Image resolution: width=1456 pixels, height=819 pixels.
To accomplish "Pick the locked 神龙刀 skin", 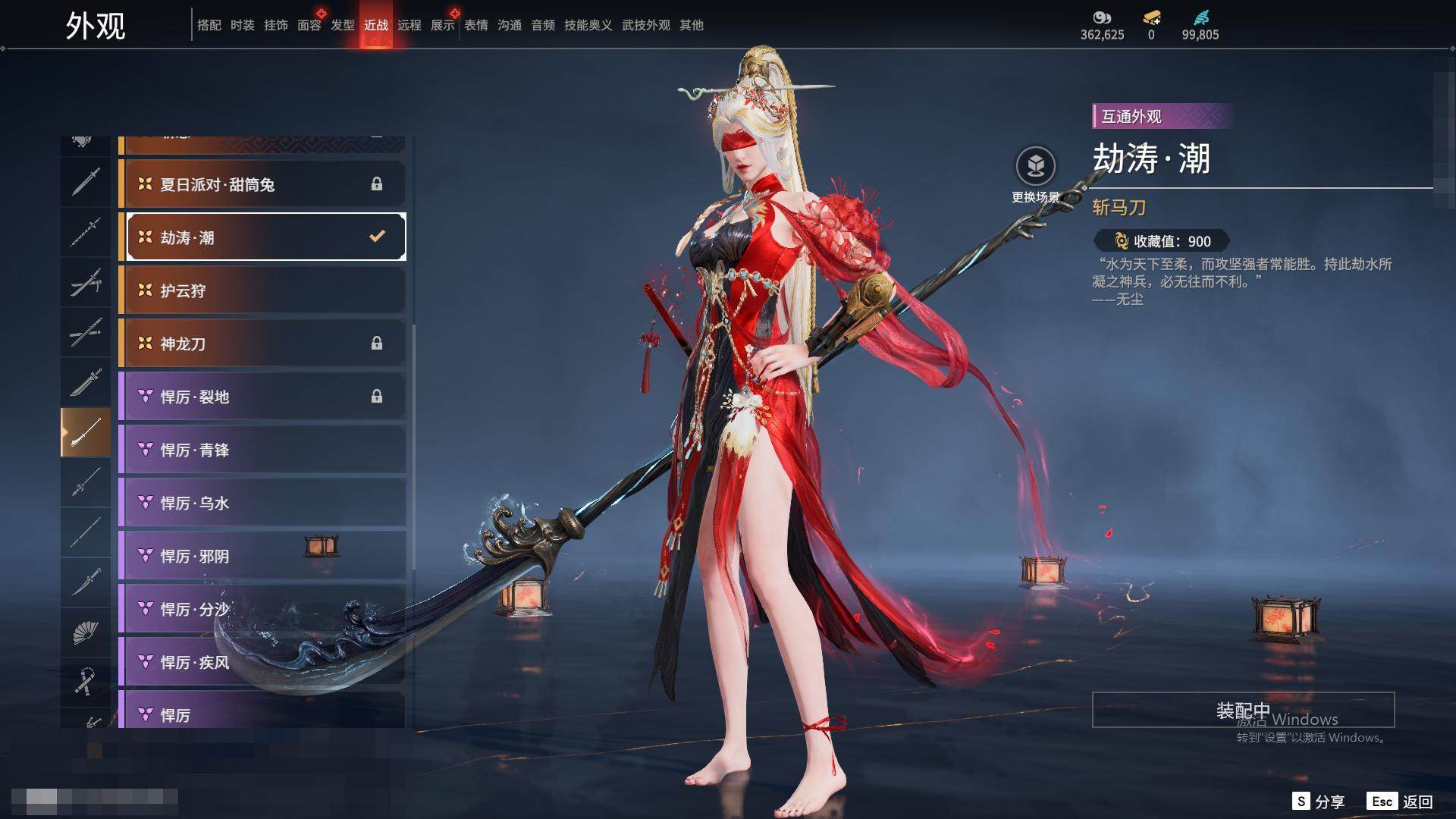I will pyautogui.click(x=262, y=344).
